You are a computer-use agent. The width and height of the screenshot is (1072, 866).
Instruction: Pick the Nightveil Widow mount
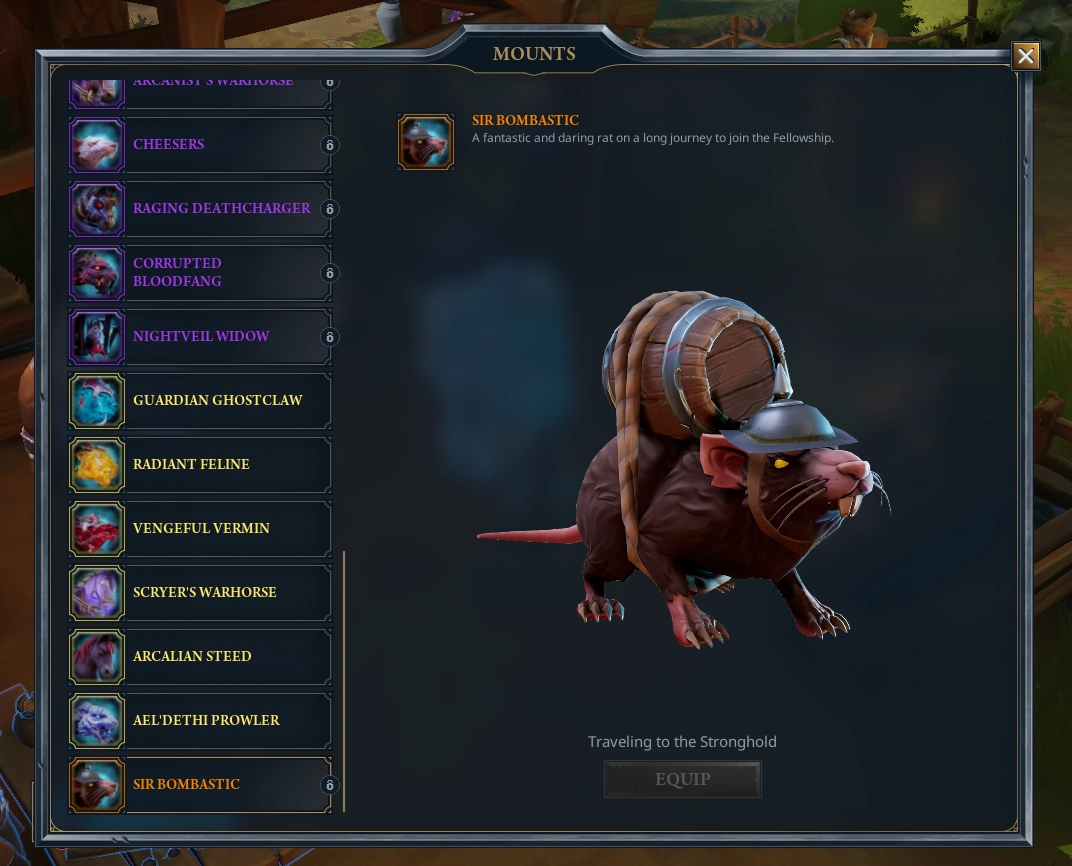click(x=200, y=337)
